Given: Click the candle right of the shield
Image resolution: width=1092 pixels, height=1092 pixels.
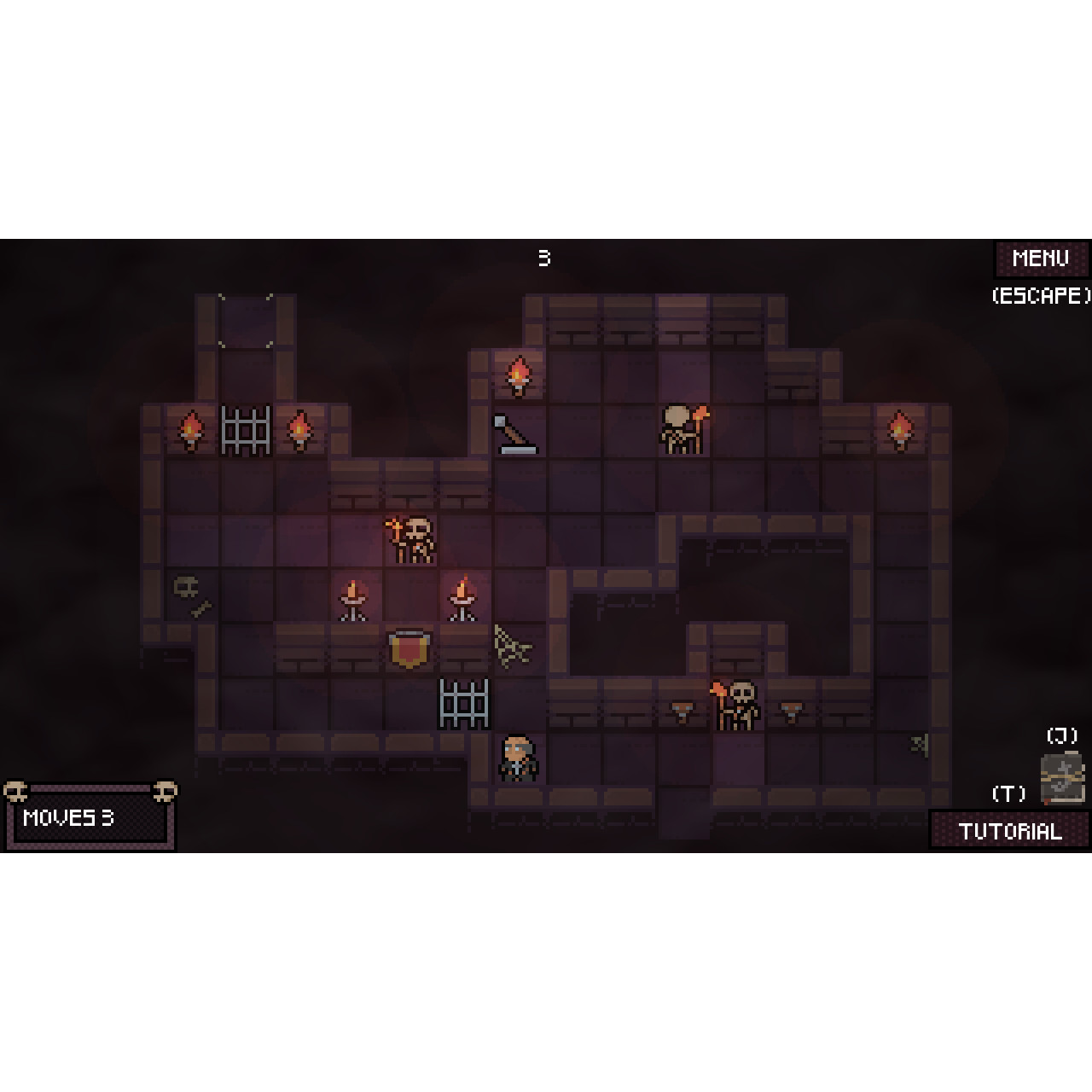Looking at the screenshot, I should [461, 597].
